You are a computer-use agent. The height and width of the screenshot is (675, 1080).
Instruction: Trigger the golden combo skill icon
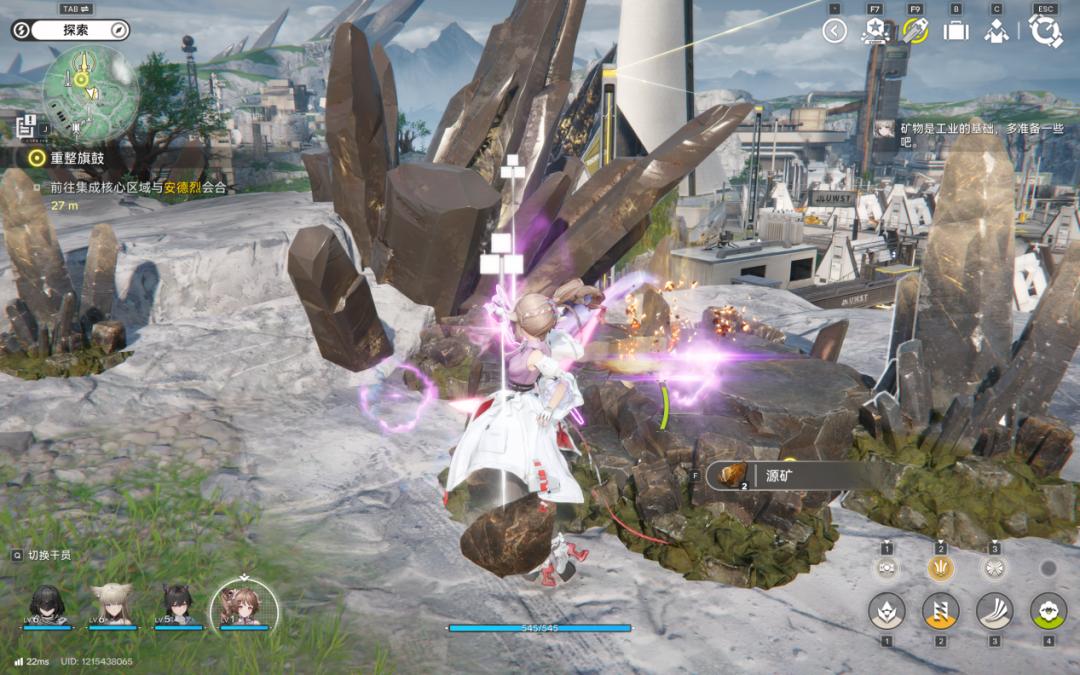pos(940,569)
